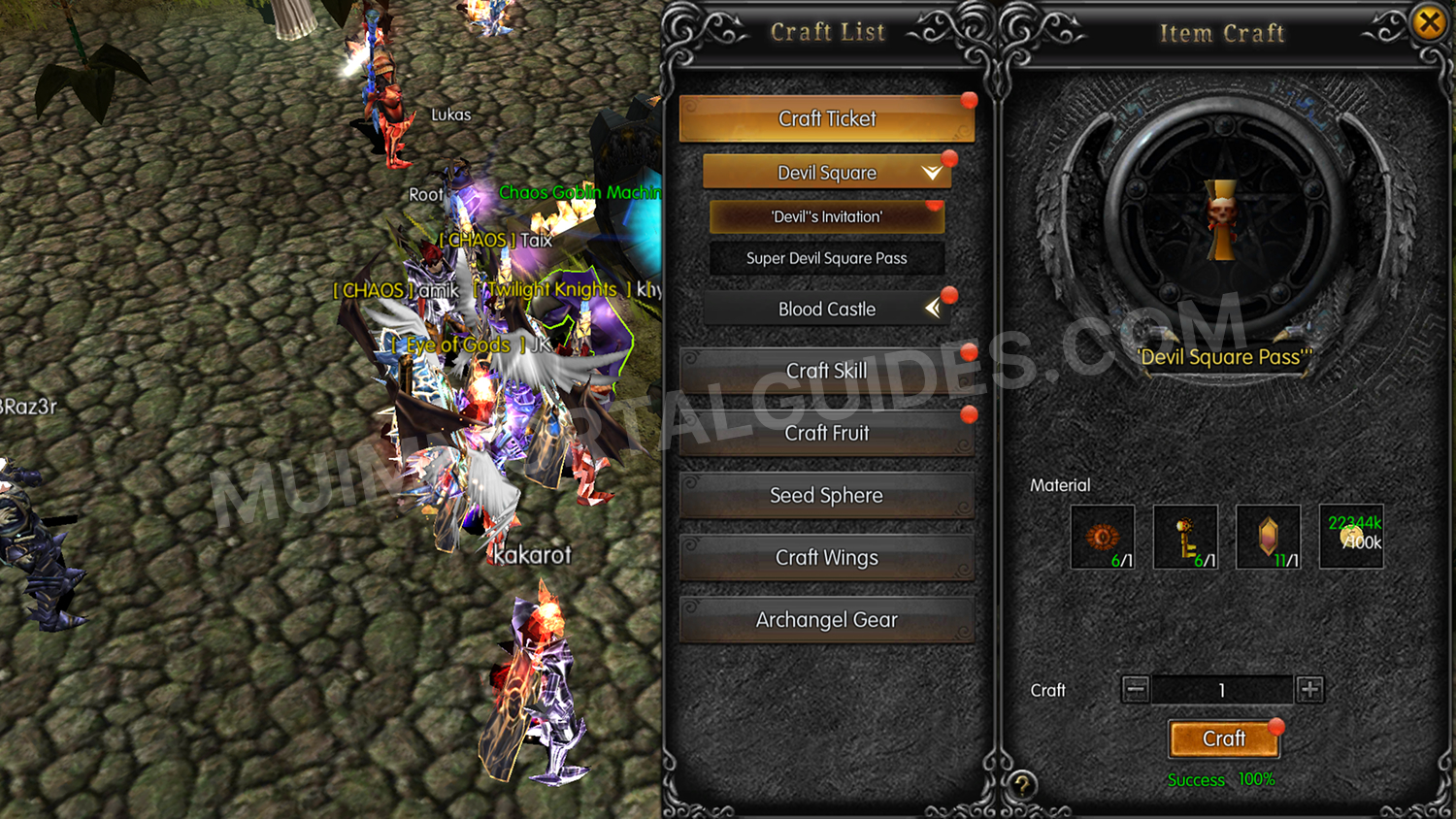Click the gold coin Zen material slot
The width and height of the screenshot is (1456, 819).
(1350, 536)
